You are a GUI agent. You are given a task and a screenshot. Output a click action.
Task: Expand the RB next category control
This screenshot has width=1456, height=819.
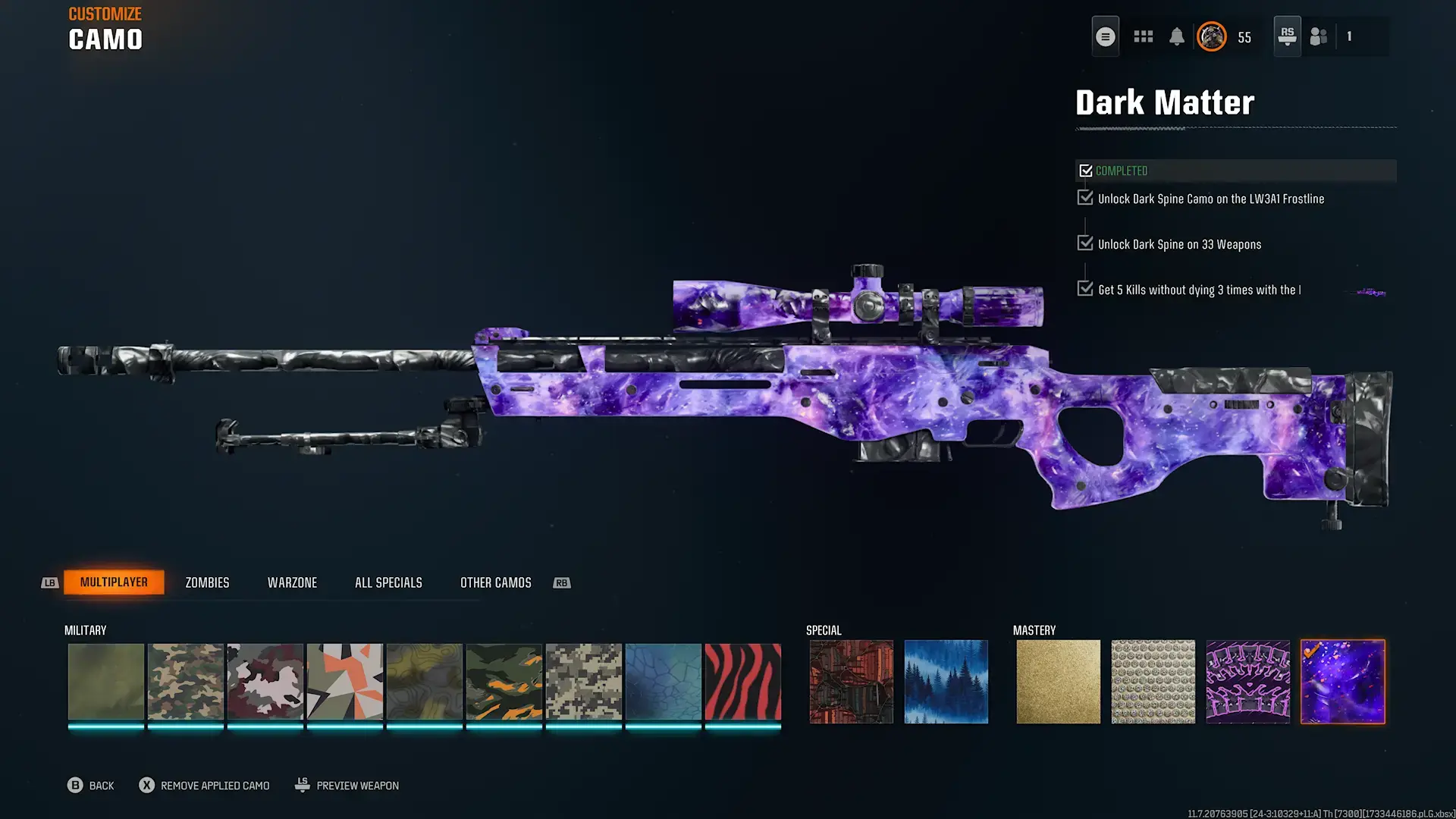[561, 582]
